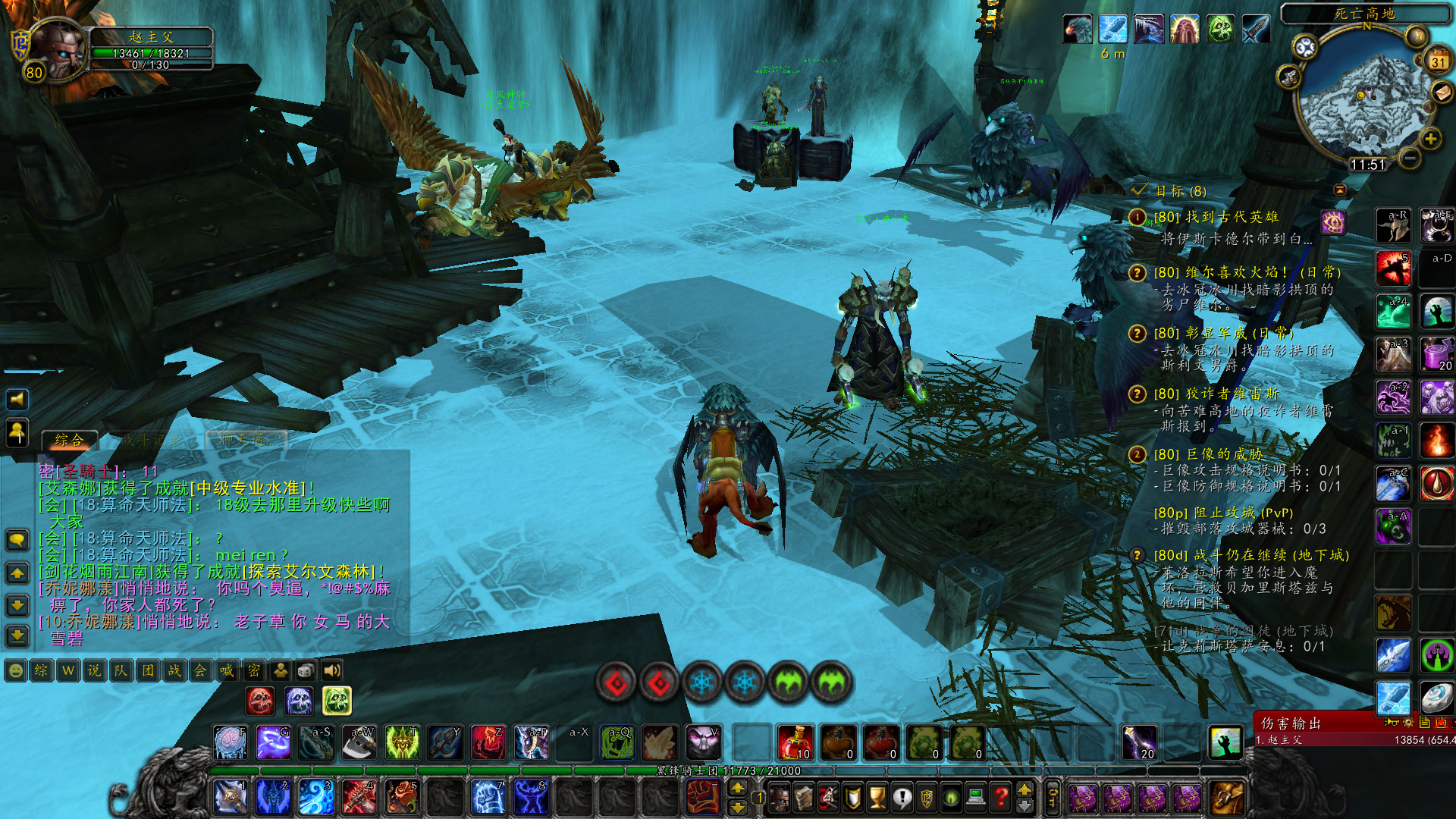The width and height of the screenshot is (1456, 819).
Task: Open the calendar via the 31 minimap icon
Action: point(1438,60)
